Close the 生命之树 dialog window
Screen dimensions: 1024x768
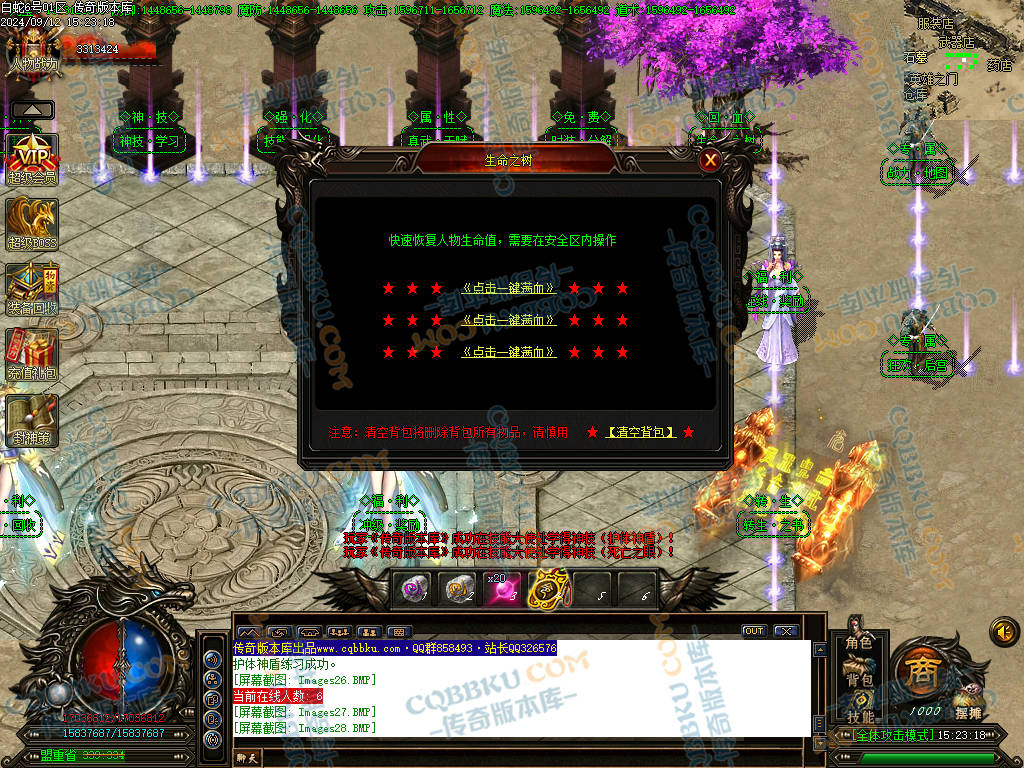710,160
